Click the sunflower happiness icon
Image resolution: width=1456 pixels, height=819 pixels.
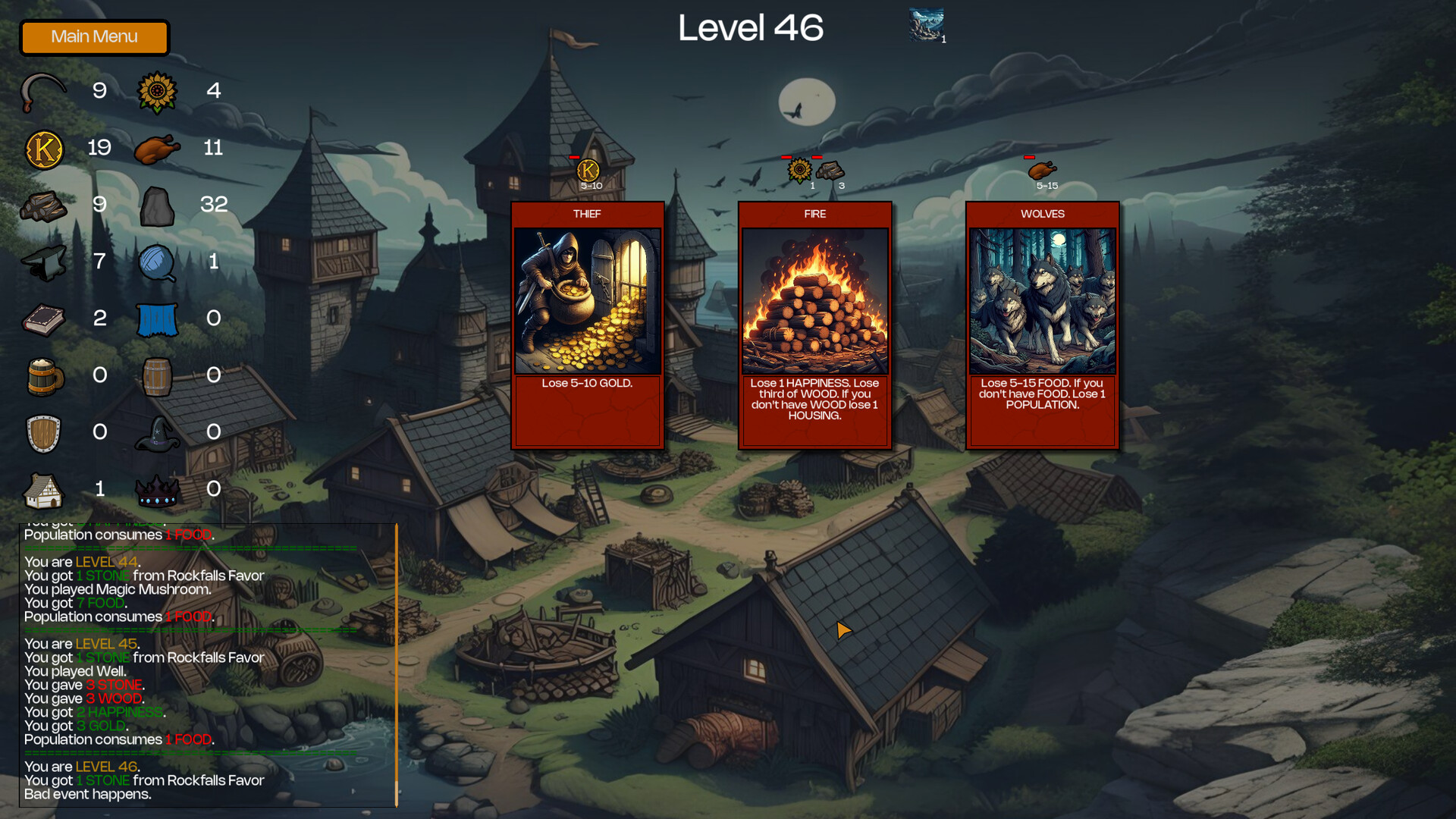pyautogui.click(x=157, y=91)
